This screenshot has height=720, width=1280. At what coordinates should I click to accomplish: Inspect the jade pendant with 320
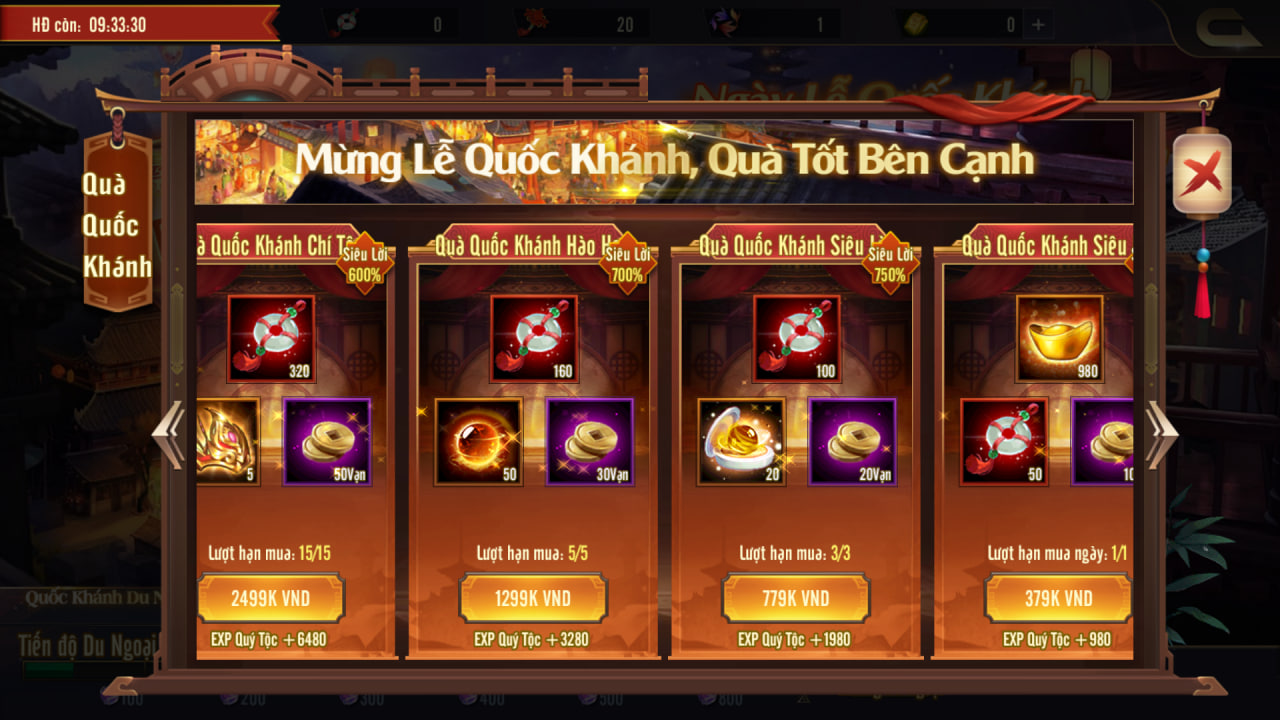271,338
